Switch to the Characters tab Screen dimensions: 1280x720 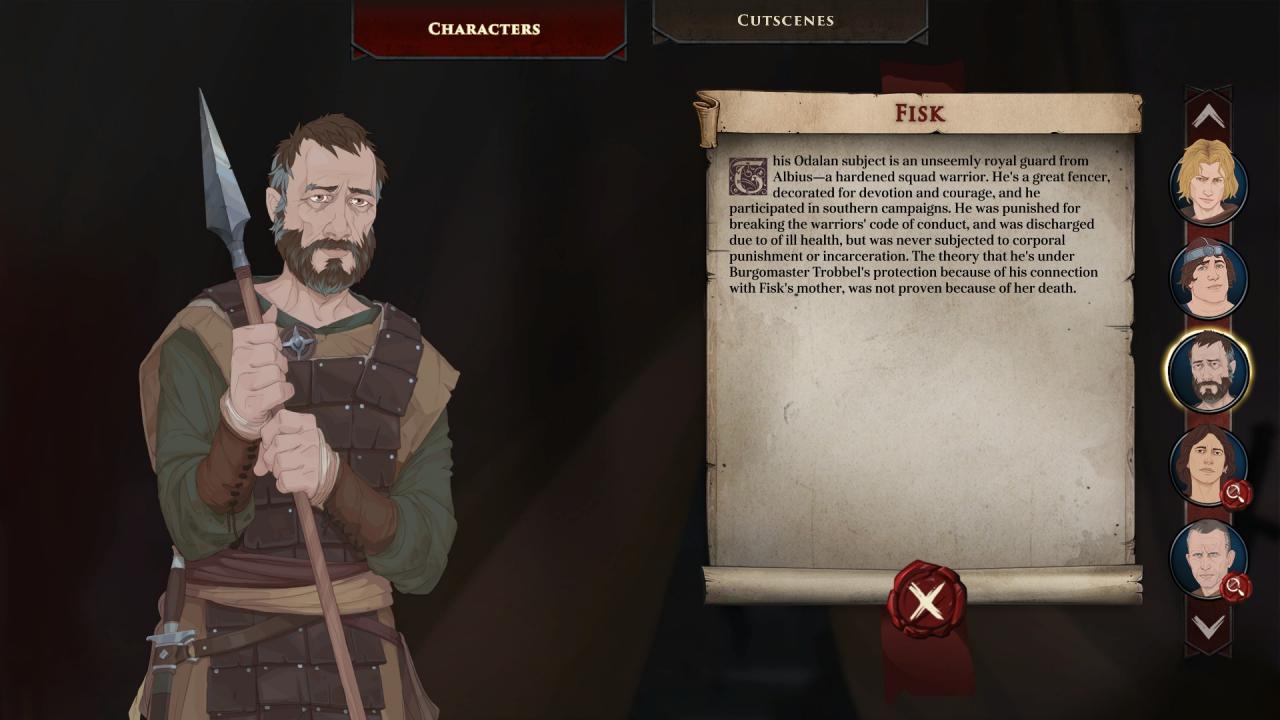[484, 28]
